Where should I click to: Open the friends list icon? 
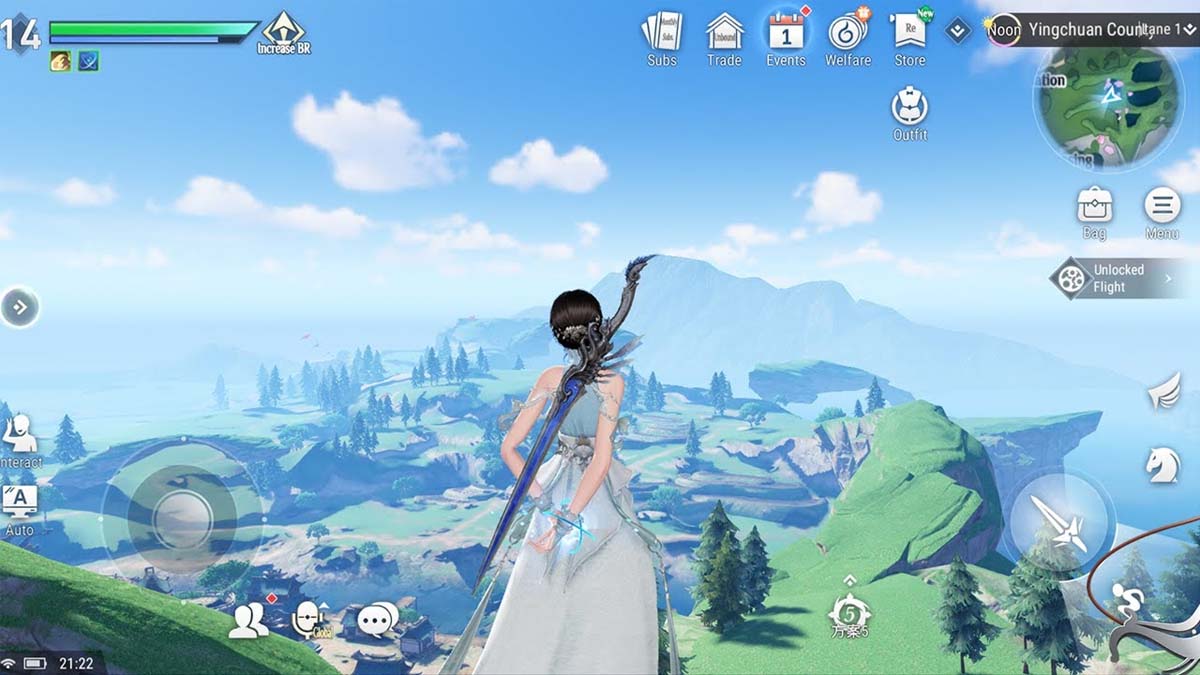(248, 621)
